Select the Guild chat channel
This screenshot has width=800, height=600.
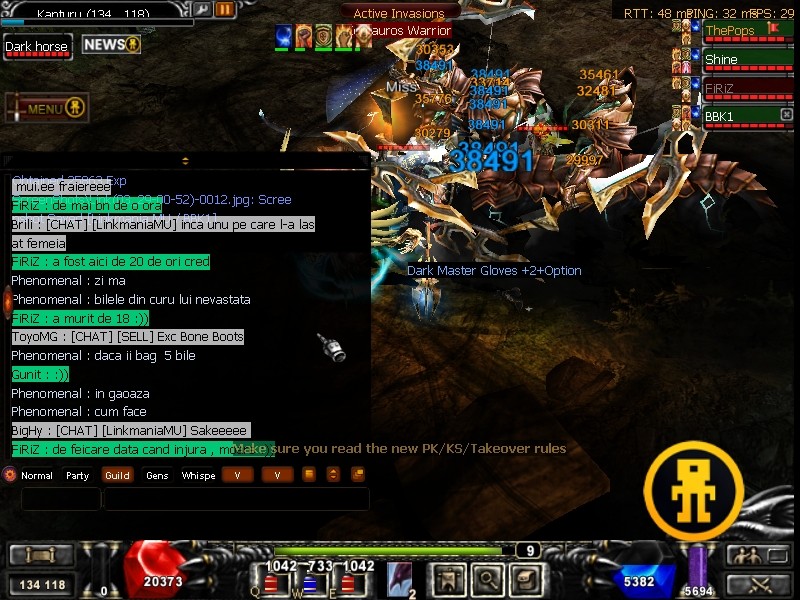117,476
